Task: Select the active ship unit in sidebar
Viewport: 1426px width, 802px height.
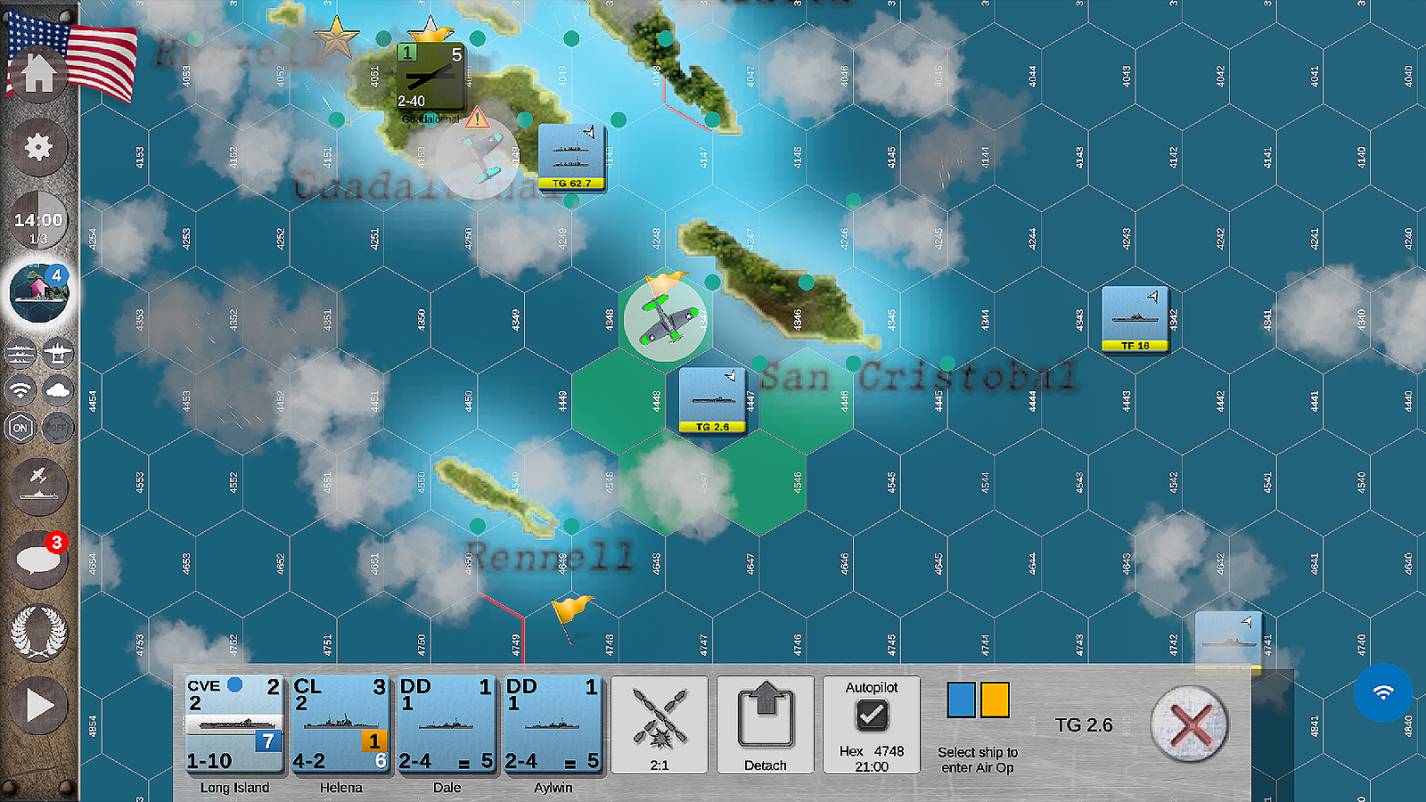Action: [38, 293]
